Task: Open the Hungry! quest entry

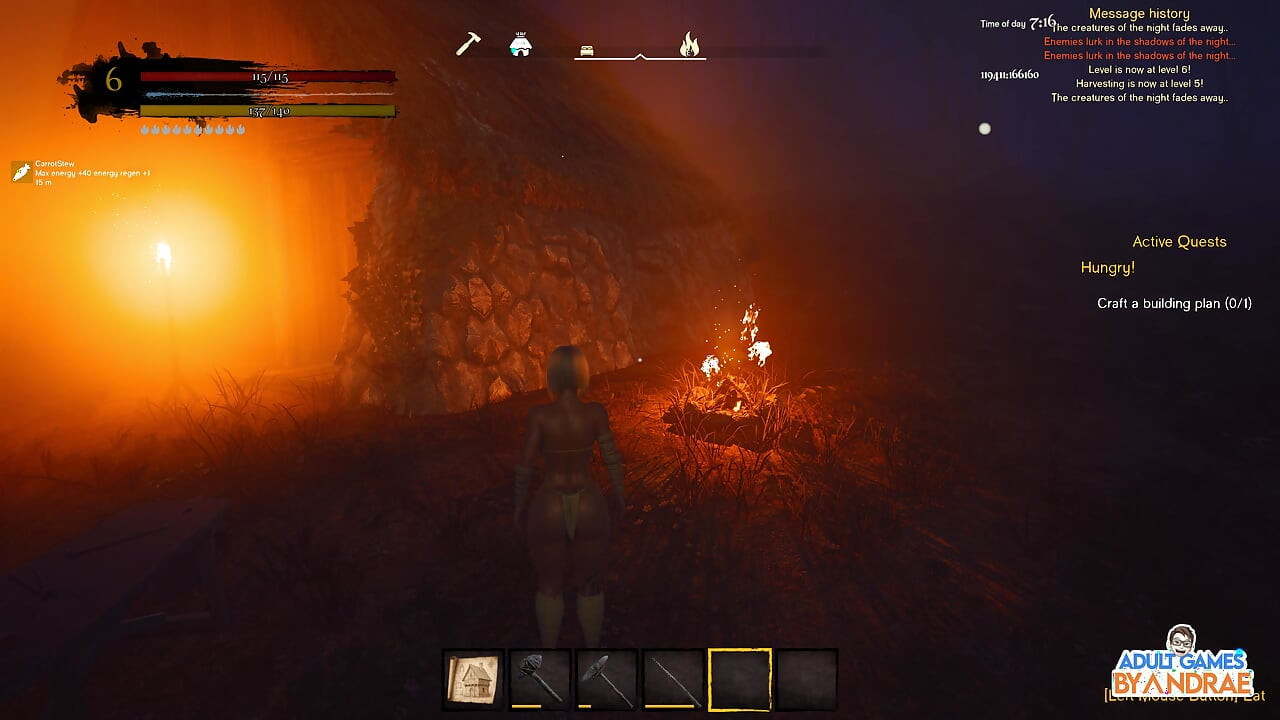Action: tap(1107, 268)
